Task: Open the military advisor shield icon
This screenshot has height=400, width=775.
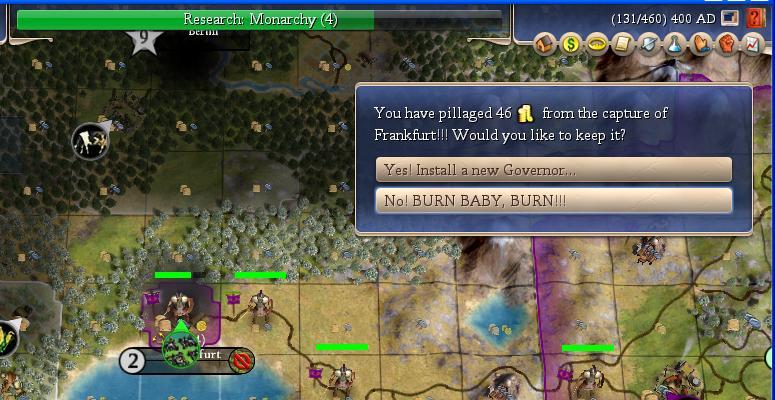Action: 649,43
